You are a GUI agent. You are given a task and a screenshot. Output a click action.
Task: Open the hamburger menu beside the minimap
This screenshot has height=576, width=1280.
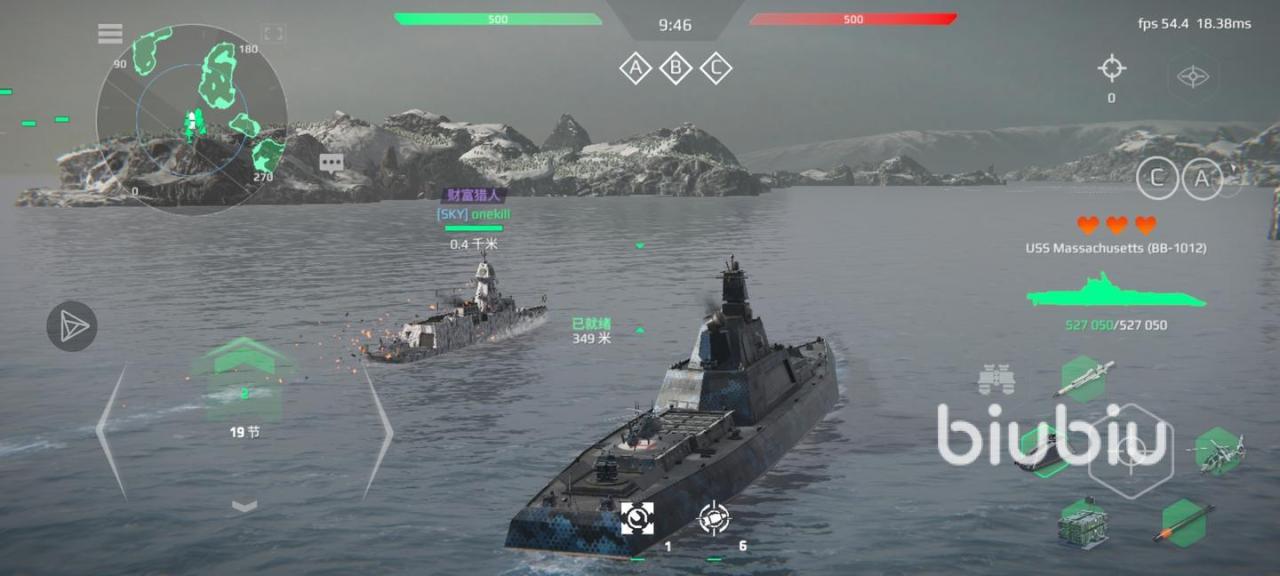pyautogui.click(x=110, y=34)
